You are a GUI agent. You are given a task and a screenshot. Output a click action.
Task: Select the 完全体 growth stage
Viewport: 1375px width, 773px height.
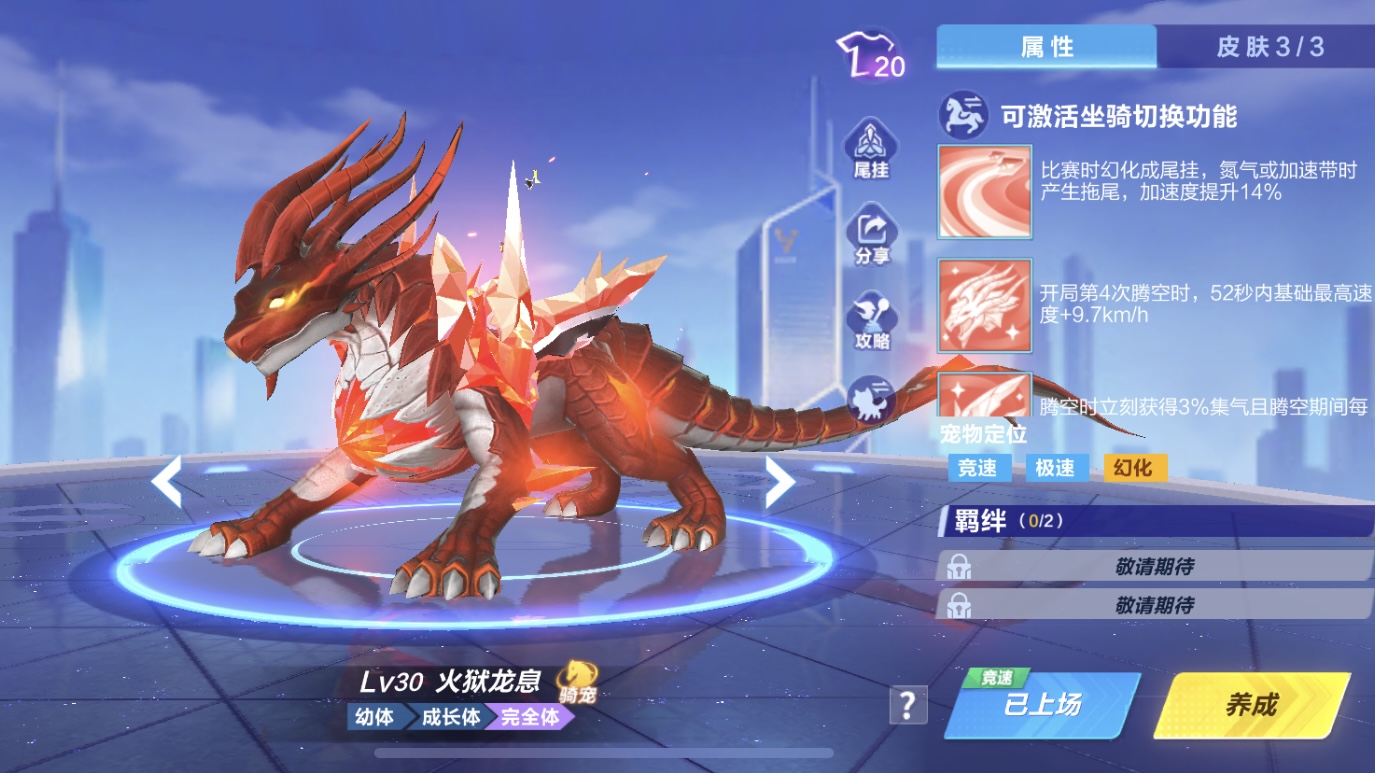click(x=529, y=717)
